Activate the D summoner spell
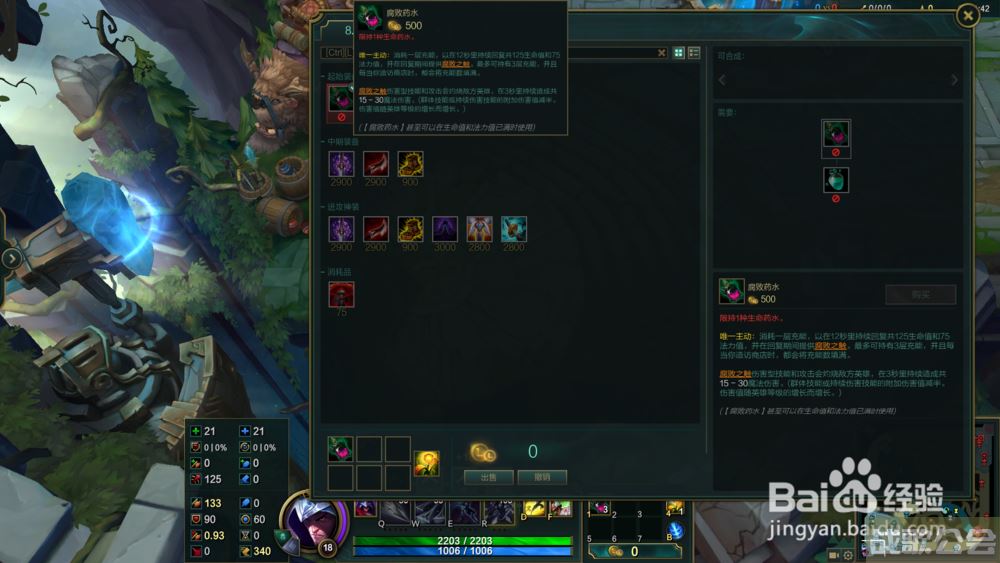 tap(533, 509)
